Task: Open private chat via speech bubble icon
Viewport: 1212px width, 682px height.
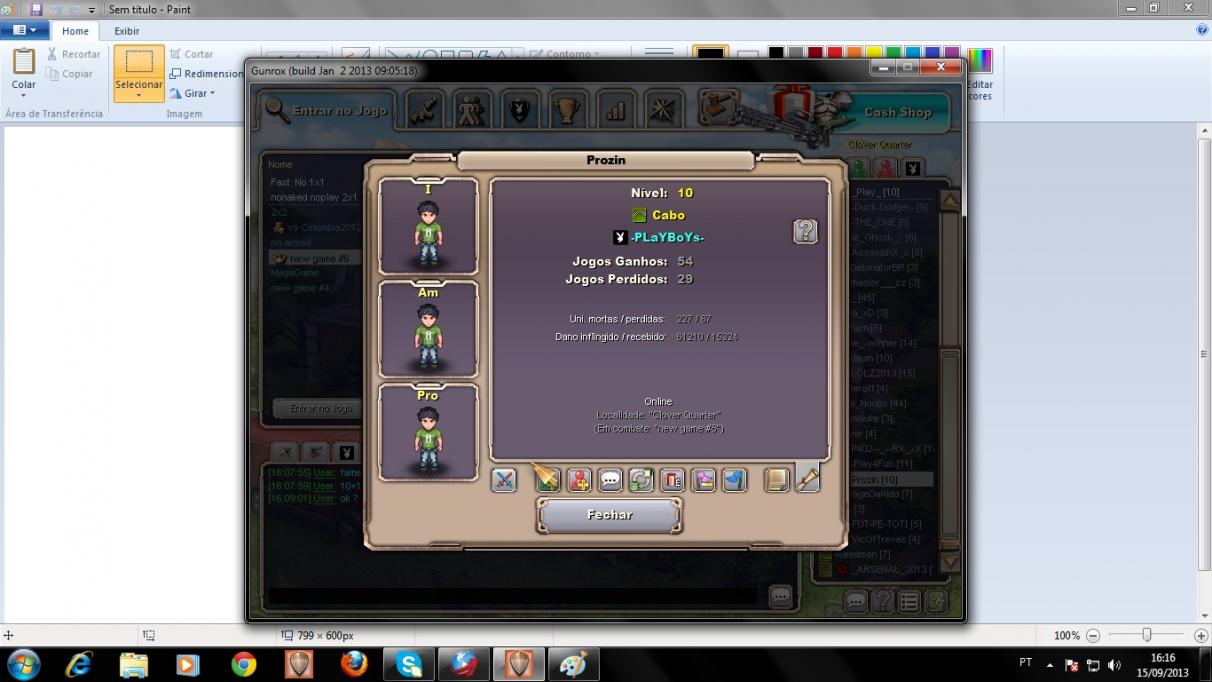Action: pyautogui.click(x=610, y=480)
